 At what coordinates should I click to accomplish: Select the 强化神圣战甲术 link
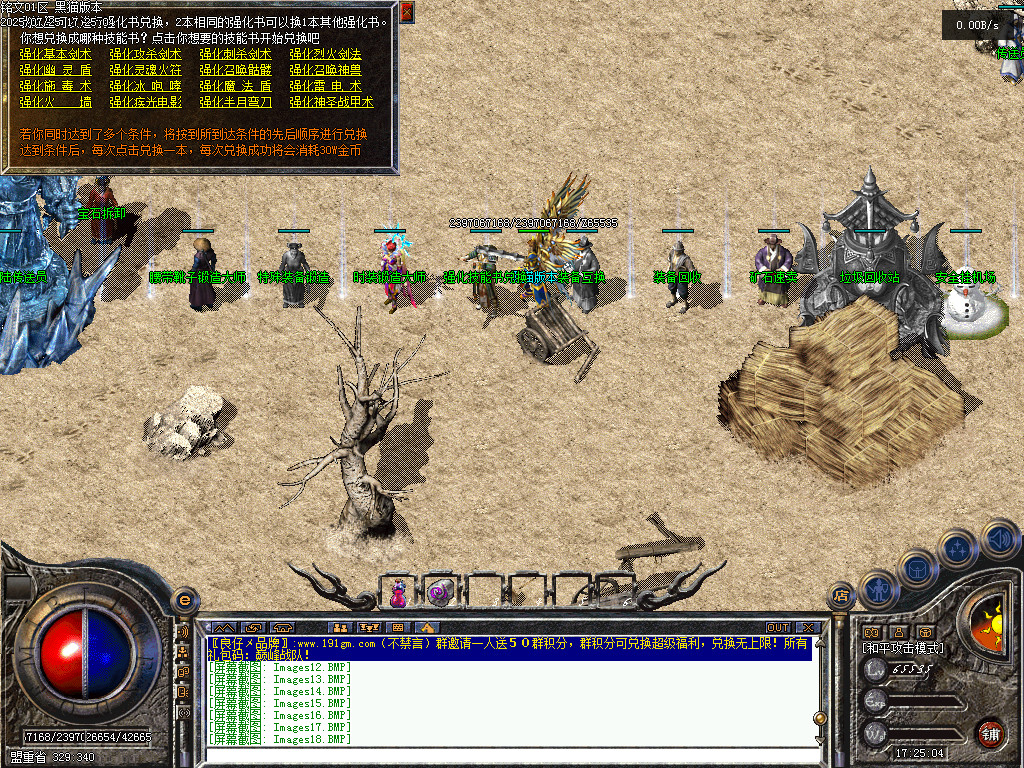(x=331, y=102)
